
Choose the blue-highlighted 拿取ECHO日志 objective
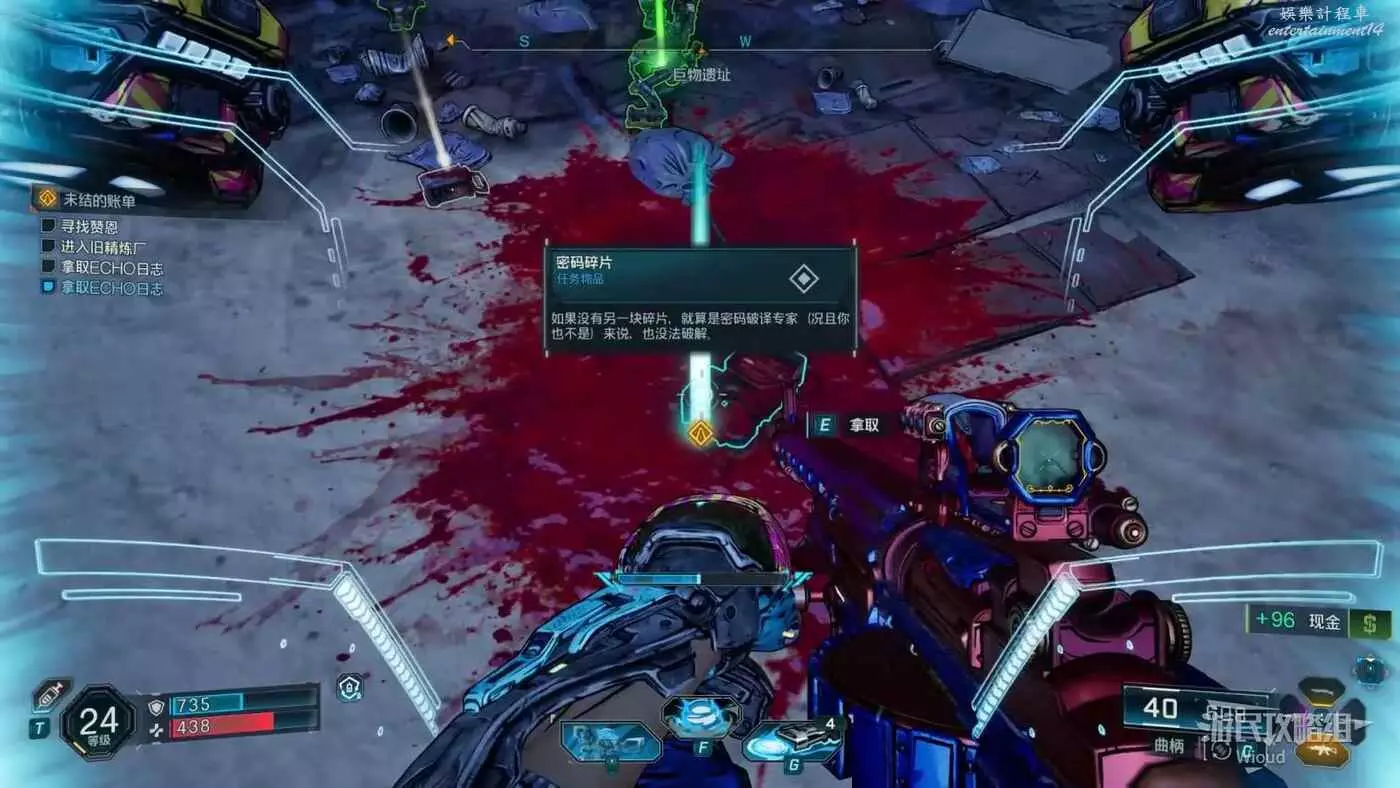click(x=111, y=288)
